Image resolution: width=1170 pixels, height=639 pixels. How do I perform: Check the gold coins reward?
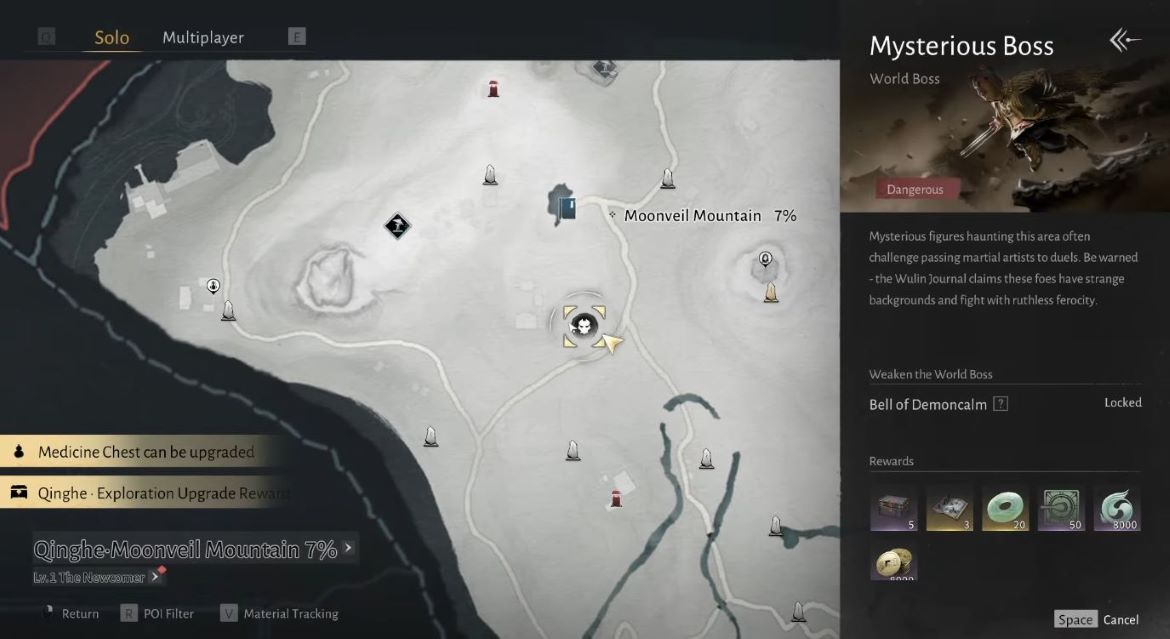[x=893, y=563]
